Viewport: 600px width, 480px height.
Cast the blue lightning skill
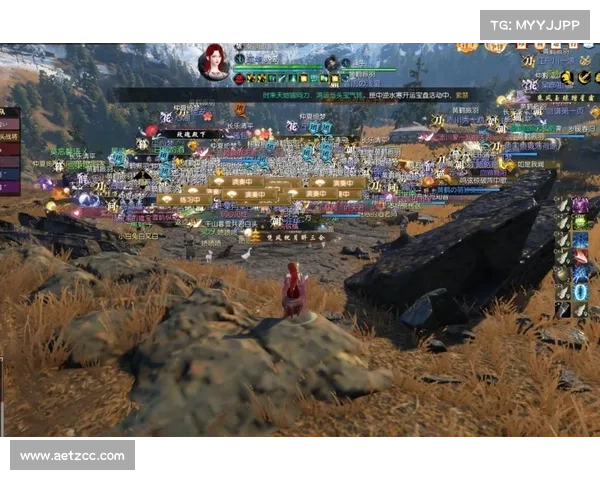pos(580,274)
